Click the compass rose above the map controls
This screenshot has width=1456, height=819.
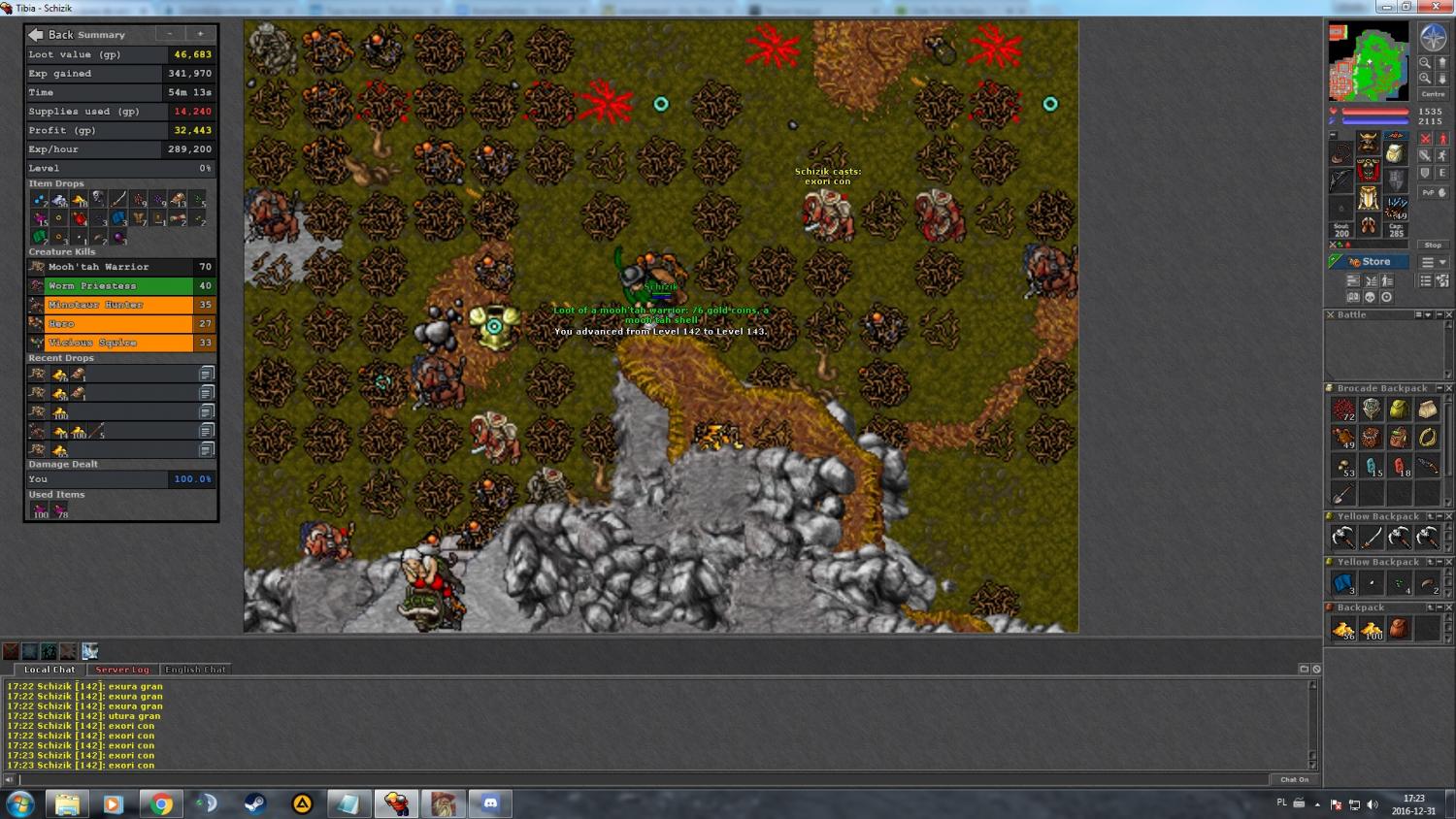tap(1433, 38)
